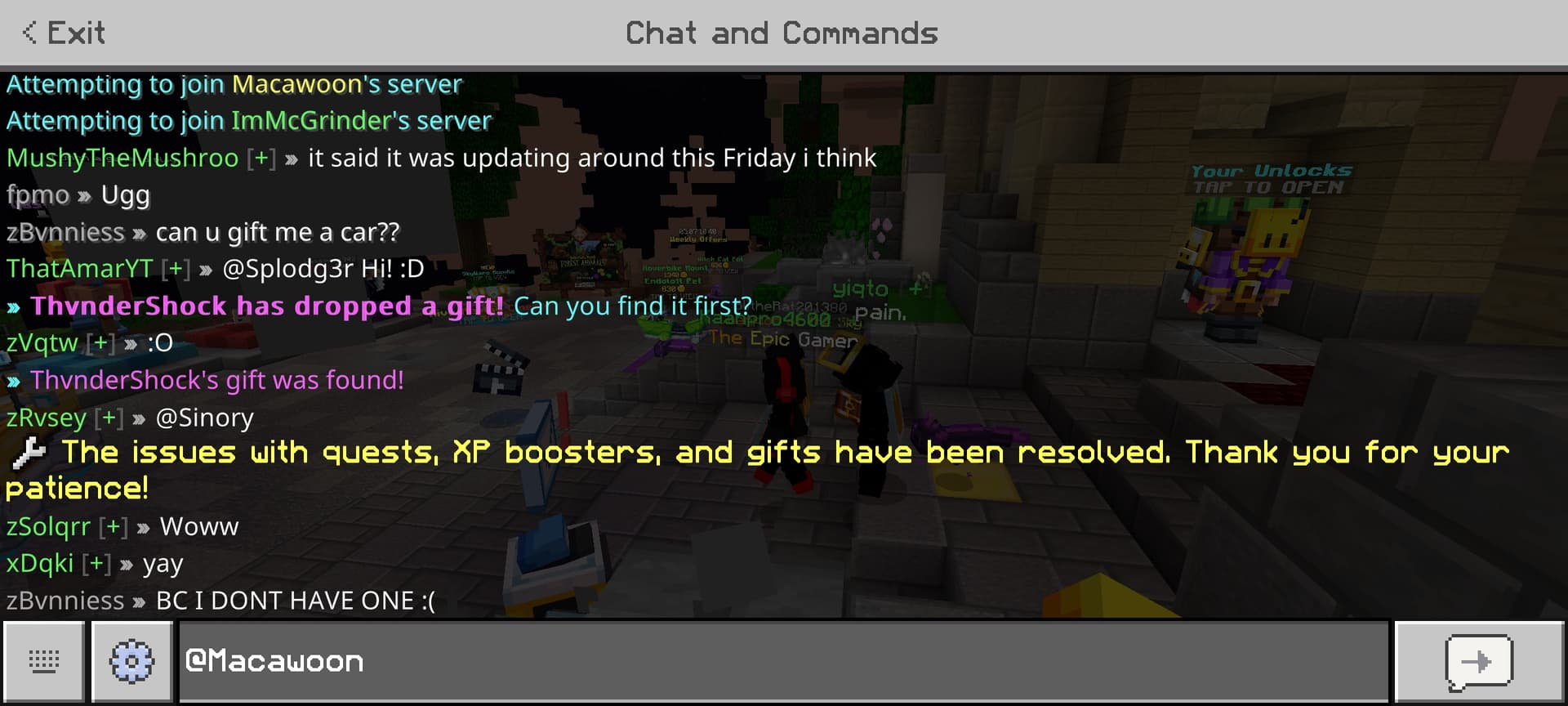Toggle zRvsey's [+] indicator
The width and height of the screenshot is (1568, 706).
107,417
